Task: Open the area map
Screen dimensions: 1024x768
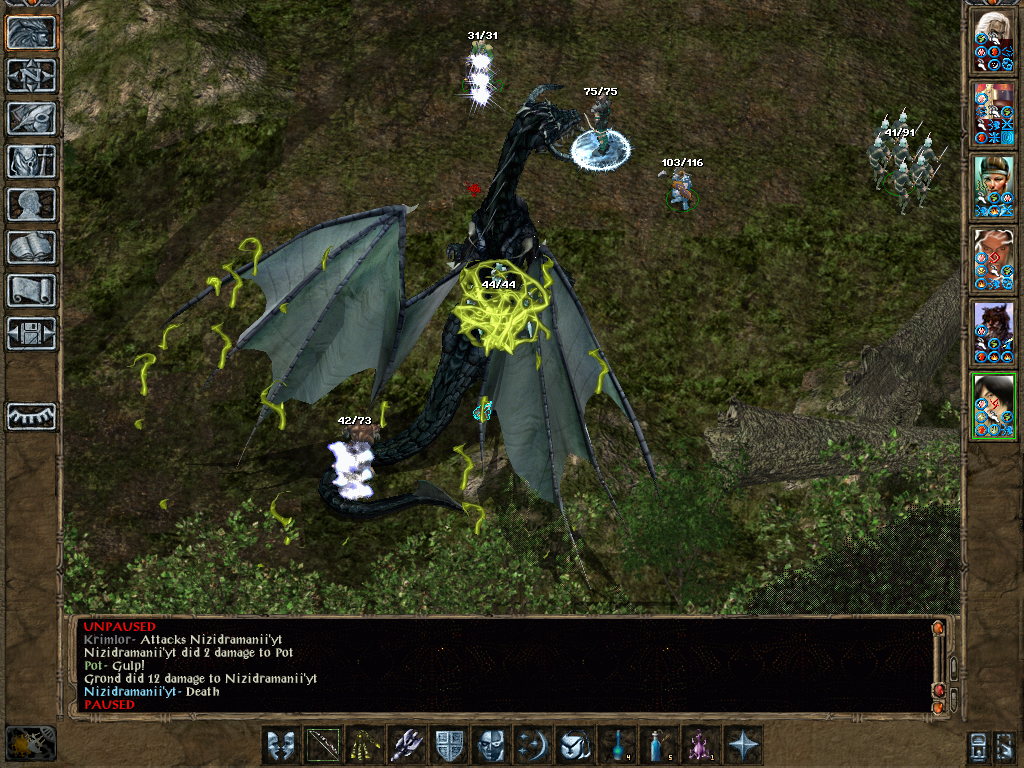Action: coord(32,75)
